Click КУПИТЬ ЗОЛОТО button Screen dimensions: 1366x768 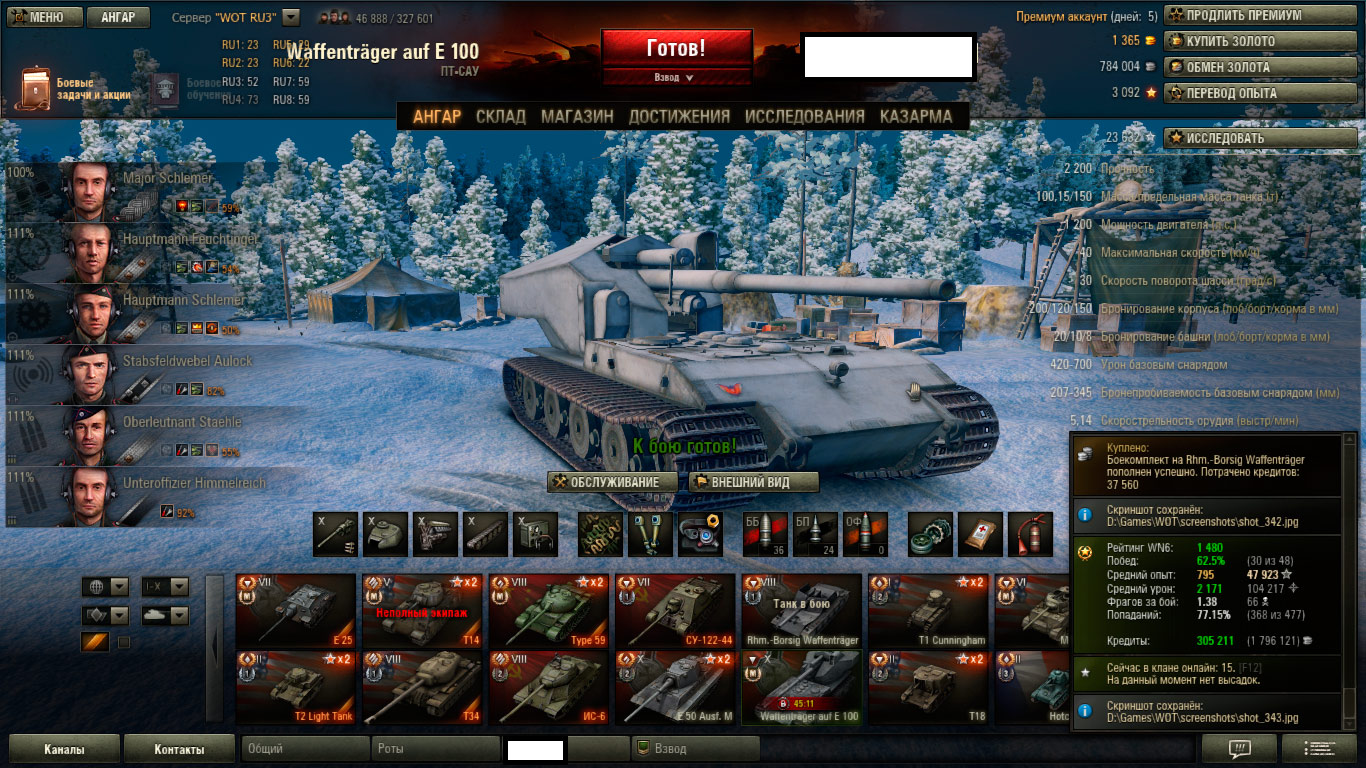pos(1260,41)
